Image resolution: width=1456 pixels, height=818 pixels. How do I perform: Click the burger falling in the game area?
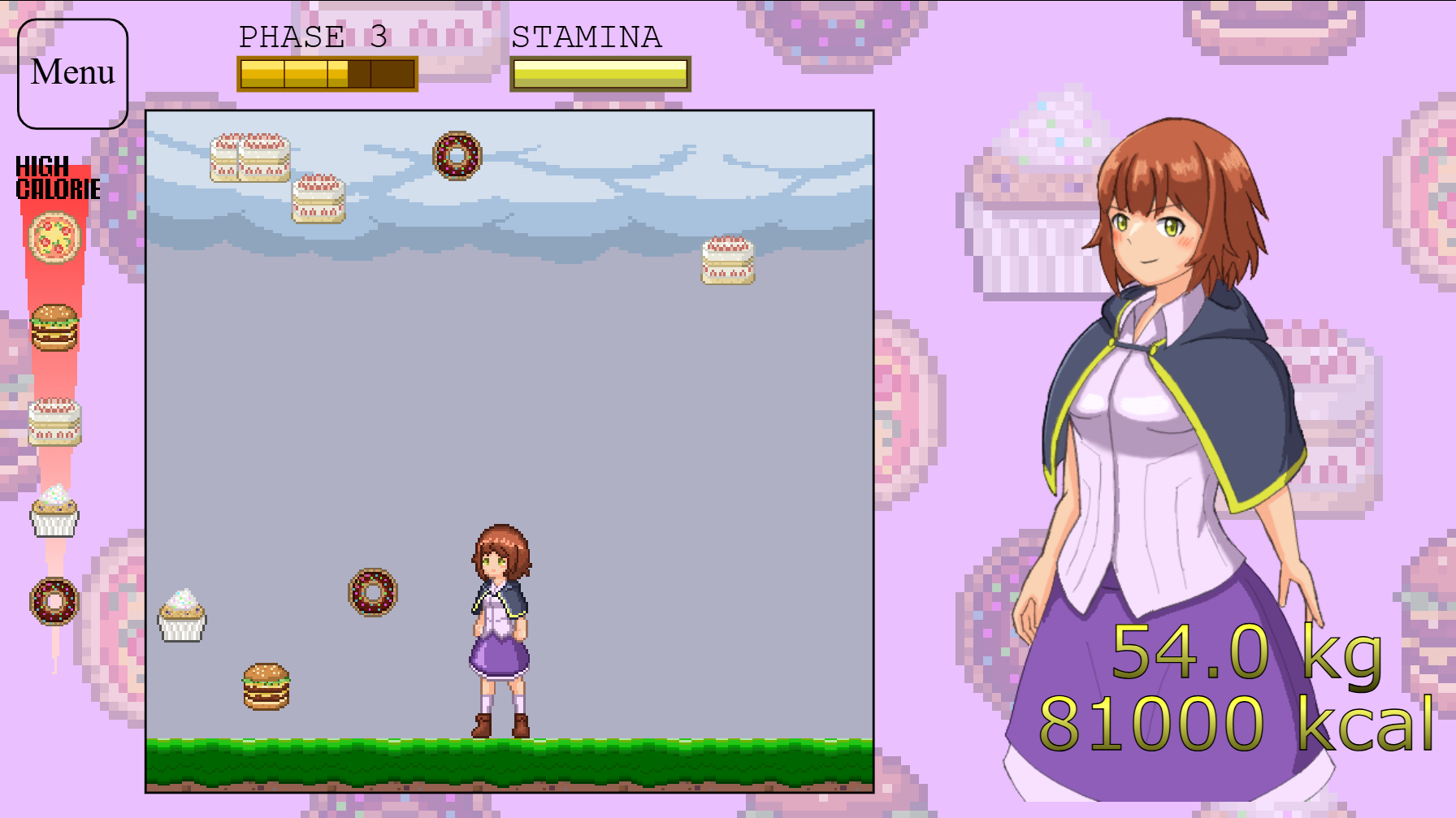266,686
